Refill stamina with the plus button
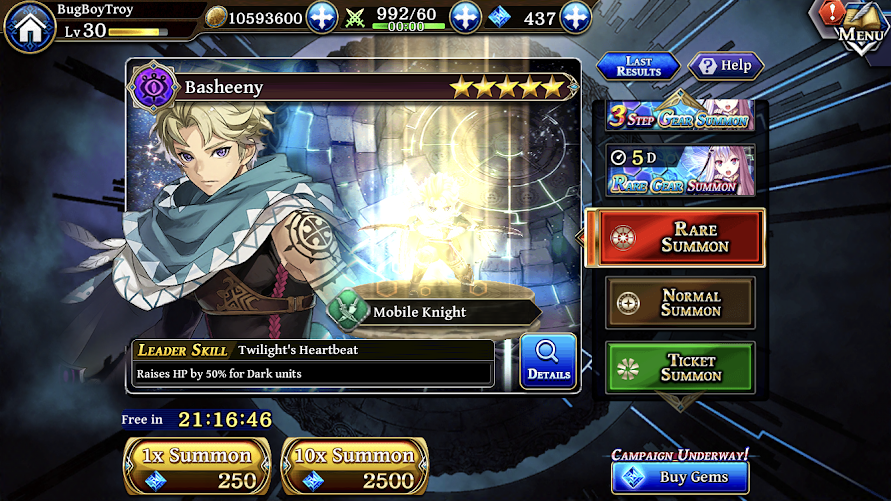This screenshot has width=891, height=501. [x=466, y=18]
